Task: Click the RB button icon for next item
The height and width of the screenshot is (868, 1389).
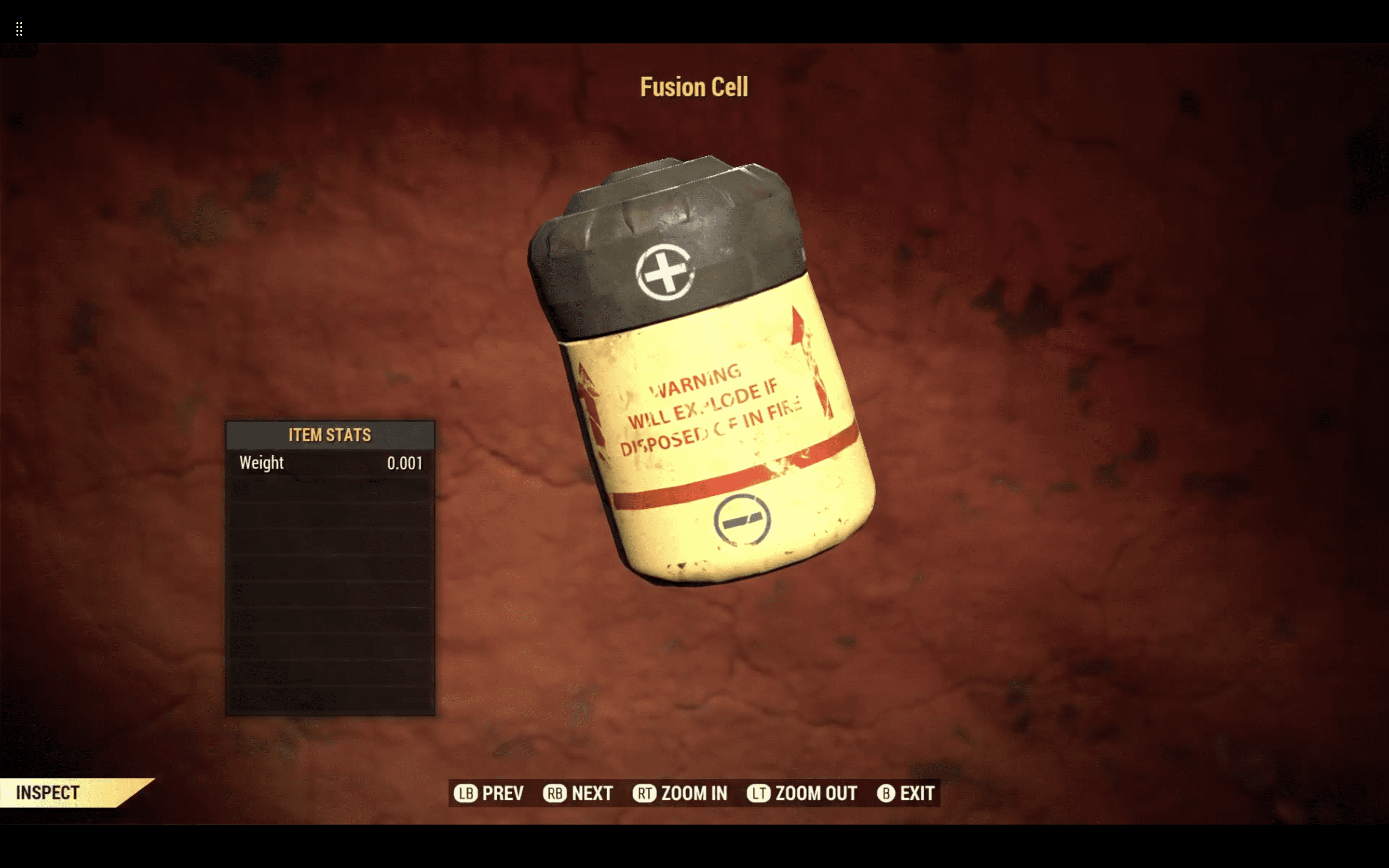Action: 555,794
